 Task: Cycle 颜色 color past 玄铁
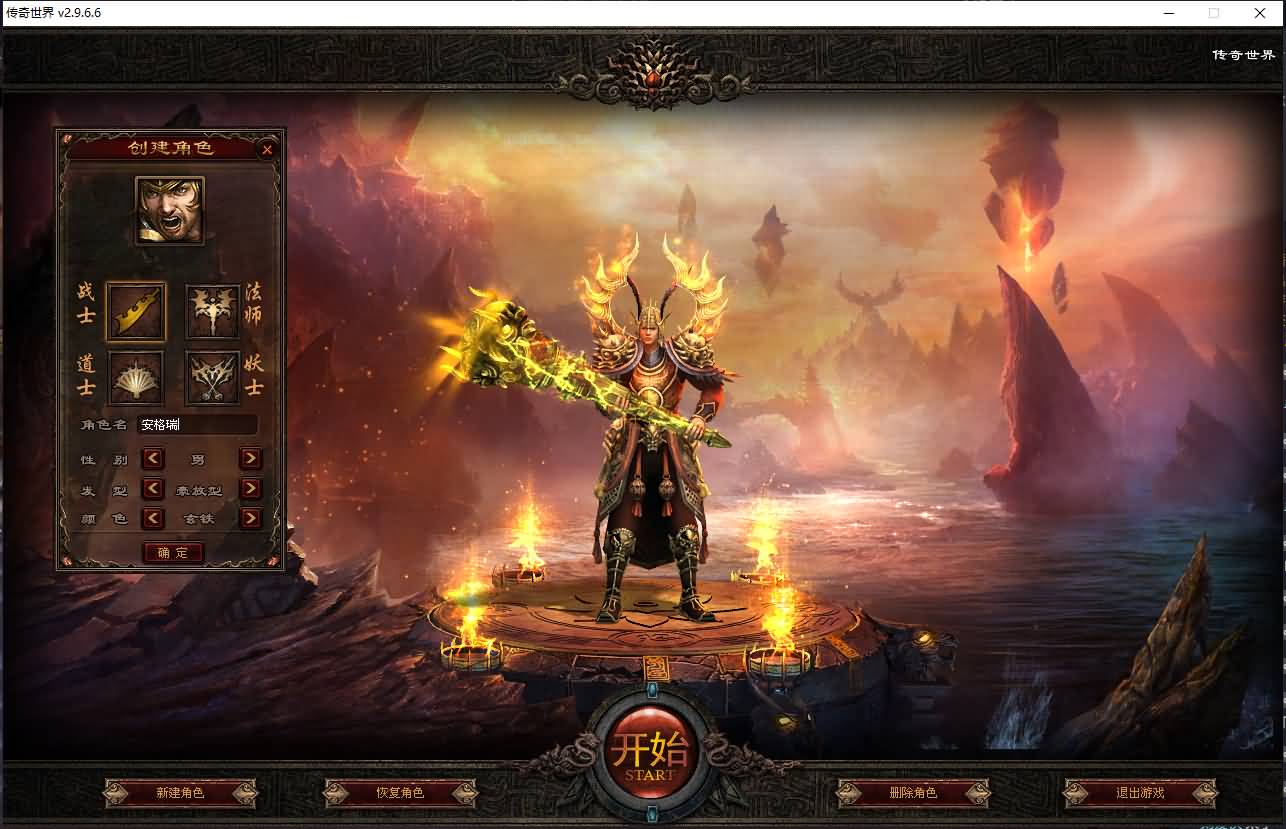coord(249,519)
